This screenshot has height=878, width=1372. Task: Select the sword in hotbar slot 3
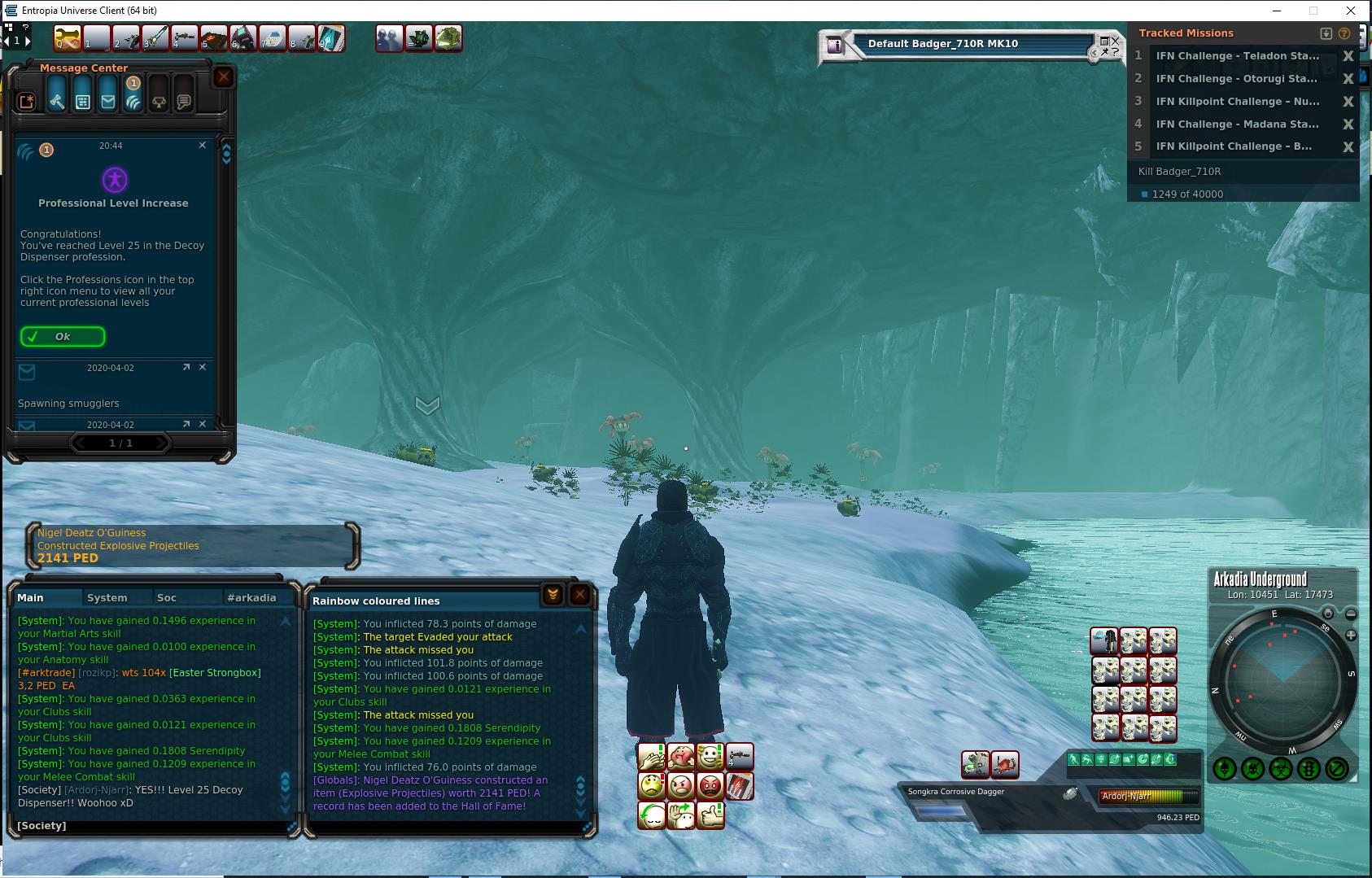[155, 37]
